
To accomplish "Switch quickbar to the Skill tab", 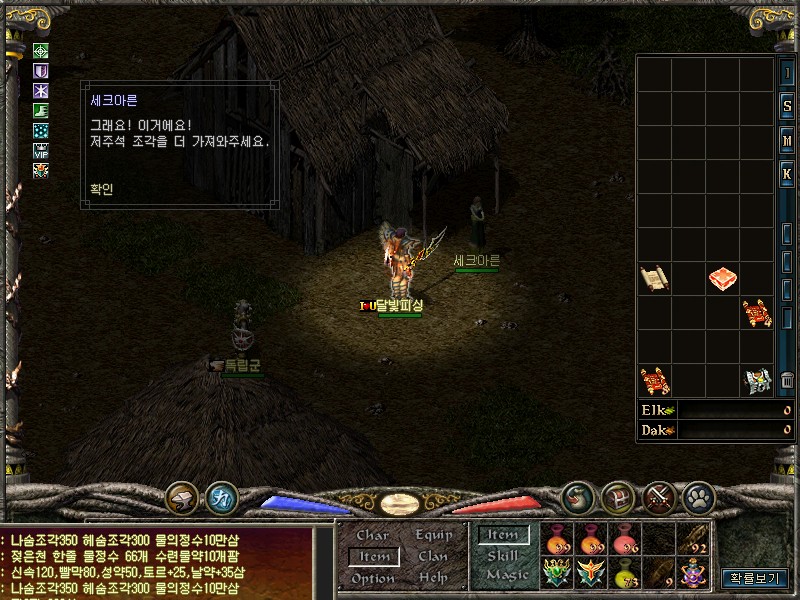I will (x=503, y=555).
